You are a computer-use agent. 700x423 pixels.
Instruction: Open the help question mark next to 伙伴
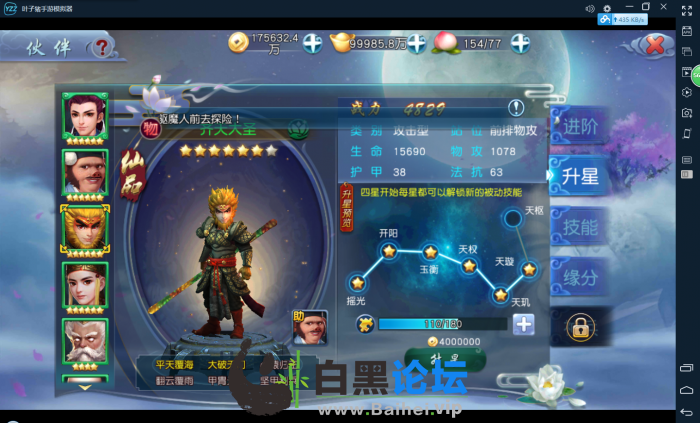[102, 47]
